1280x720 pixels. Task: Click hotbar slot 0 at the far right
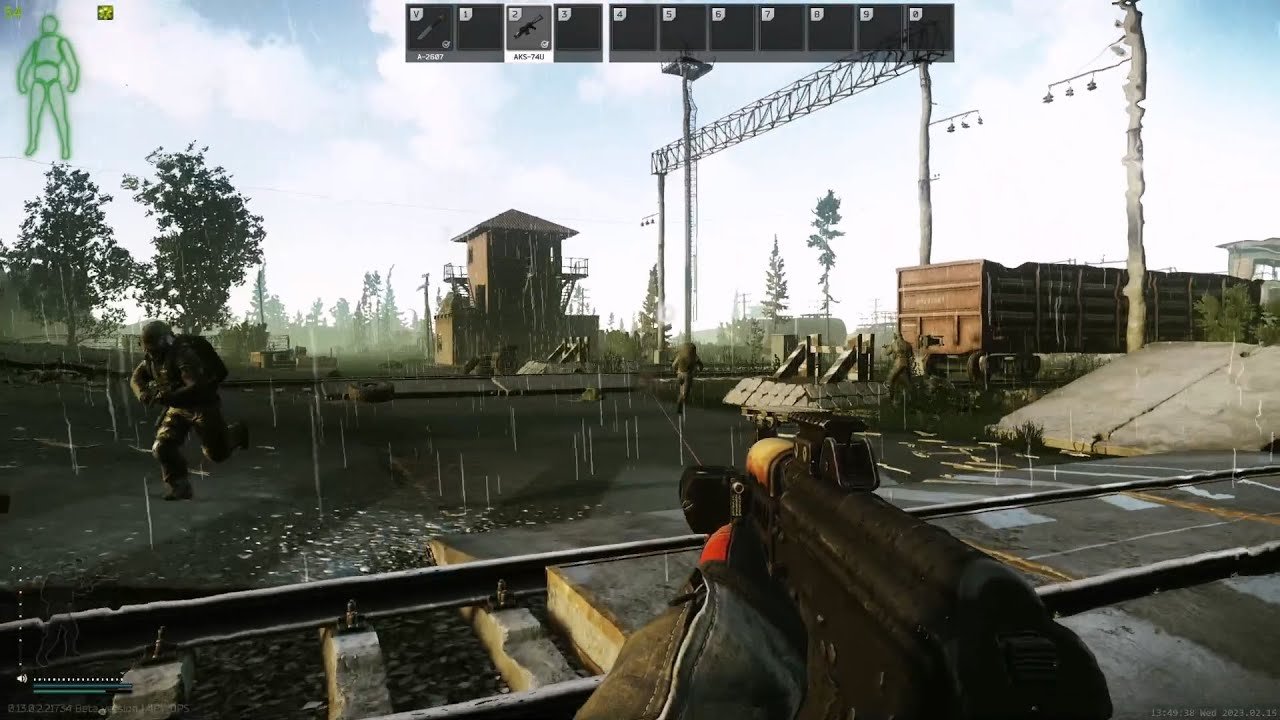coord(932,30)
